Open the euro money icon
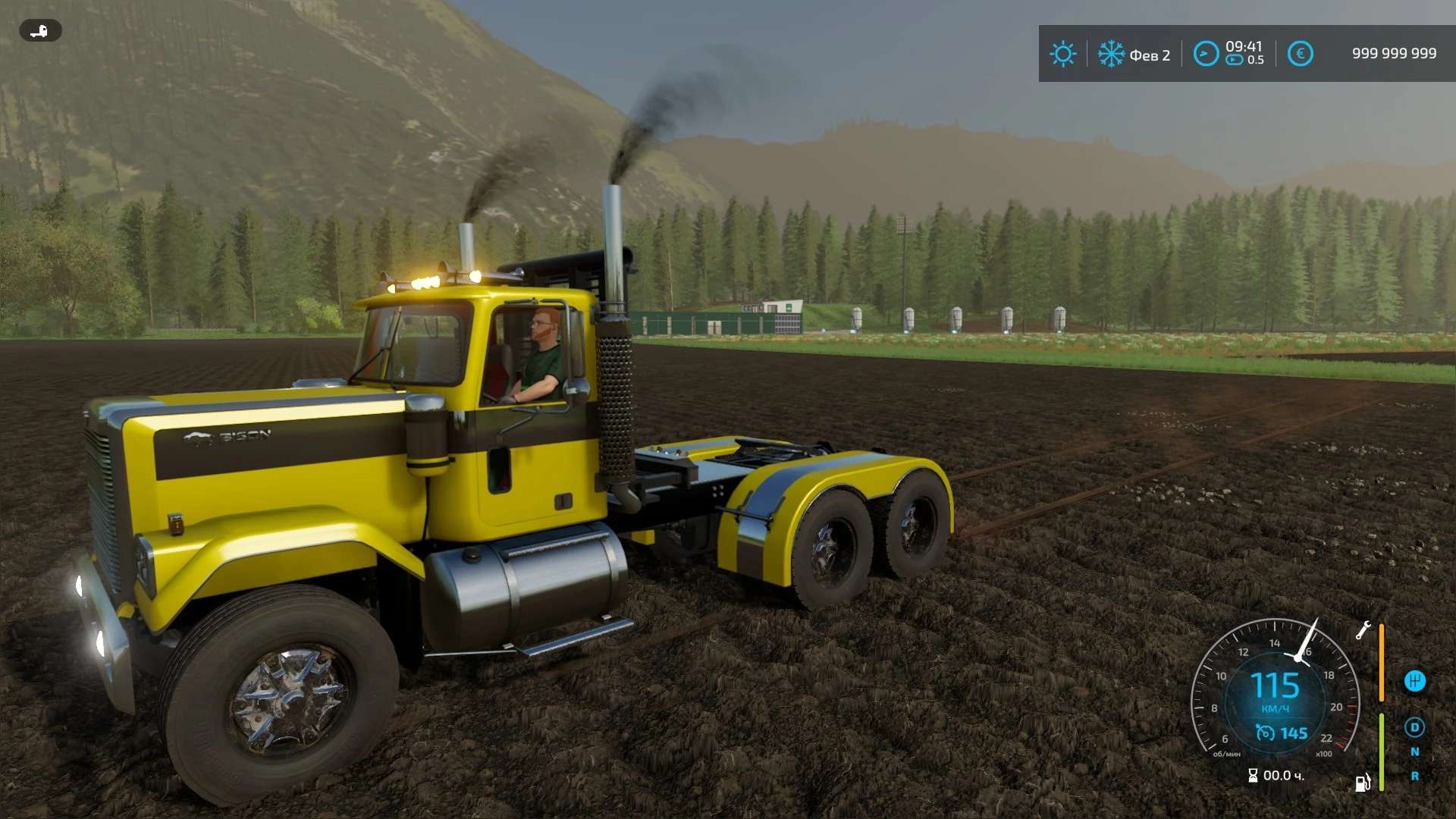Image resolution: width=1456 pixels, height=819 pixels. 1300,54
